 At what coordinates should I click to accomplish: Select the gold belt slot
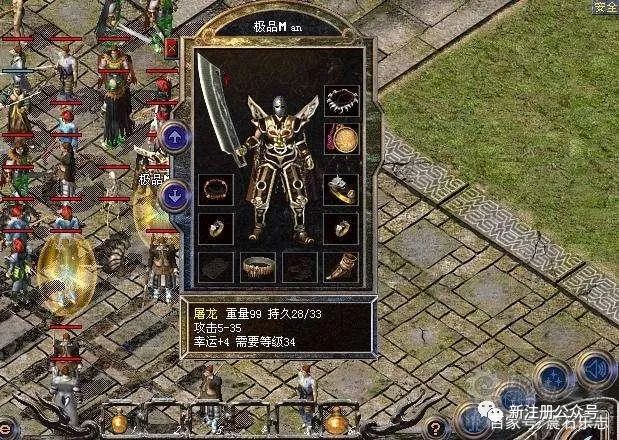(x=257, y=266)
